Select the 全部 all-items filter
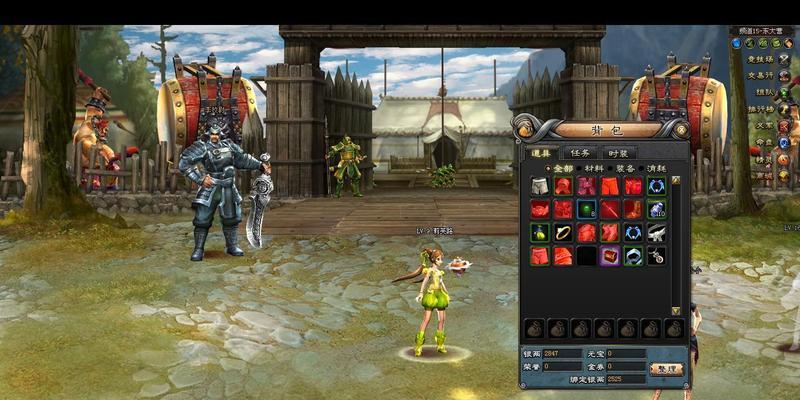Screen dimensions: 800x400 [x=561, y=168]
